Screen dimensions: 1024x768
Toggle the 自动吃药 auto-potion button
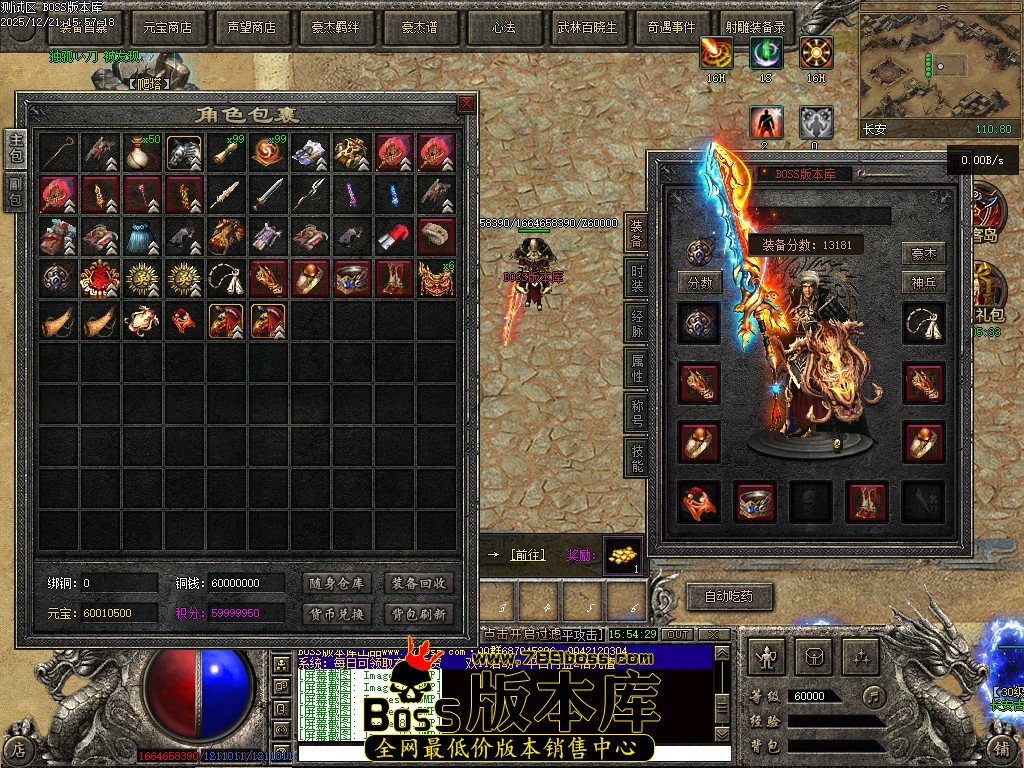tap(729, 597)
